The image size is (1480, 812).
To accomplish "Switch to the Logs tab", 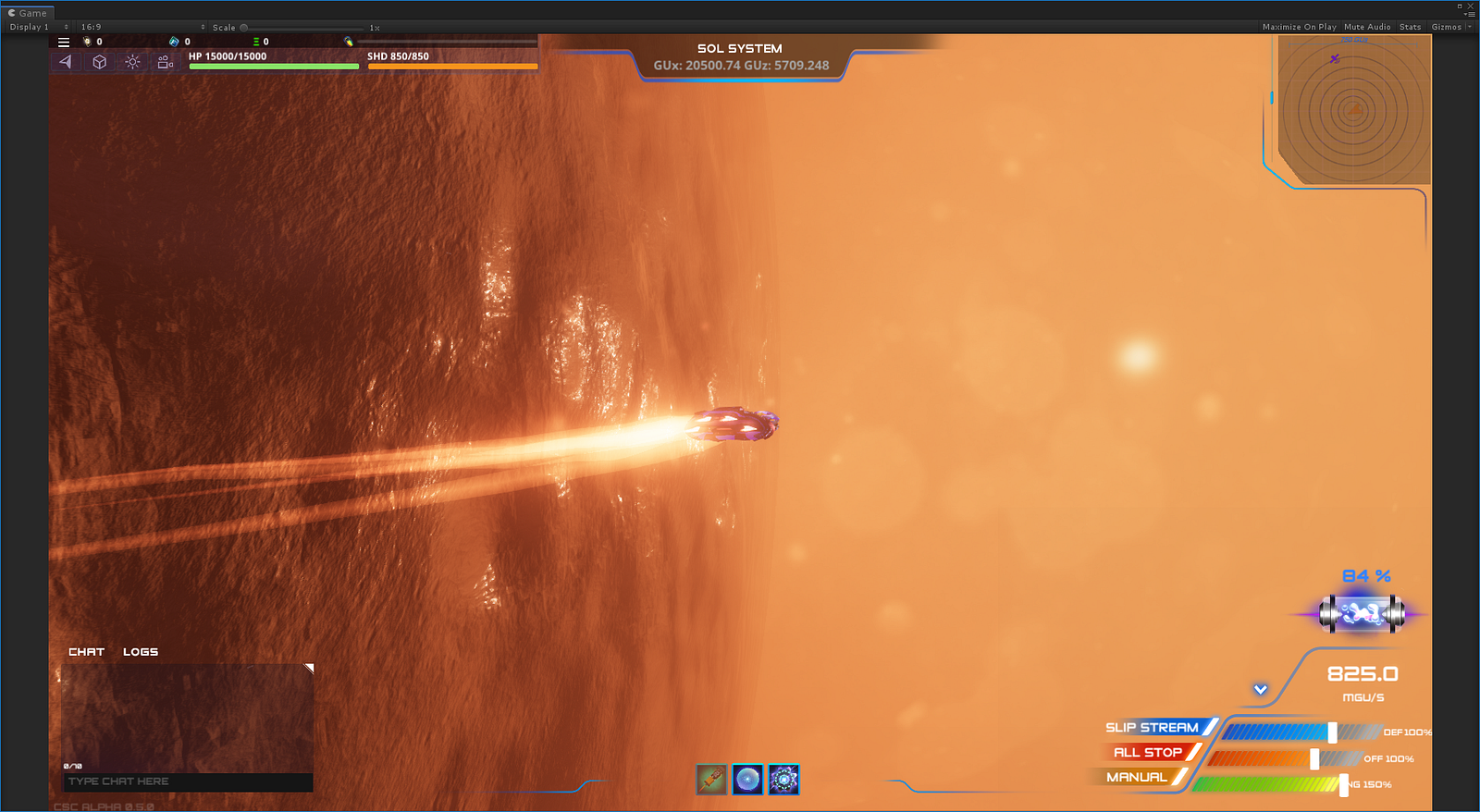I will click(141, 652).
